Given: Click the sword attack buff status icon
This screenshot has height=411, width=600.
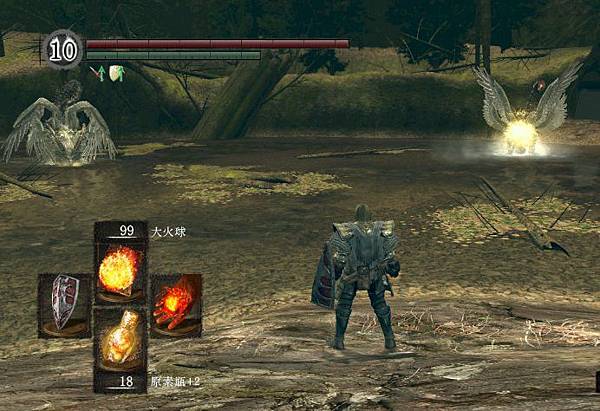Looking at the screenshot, I should click(97, 72).
